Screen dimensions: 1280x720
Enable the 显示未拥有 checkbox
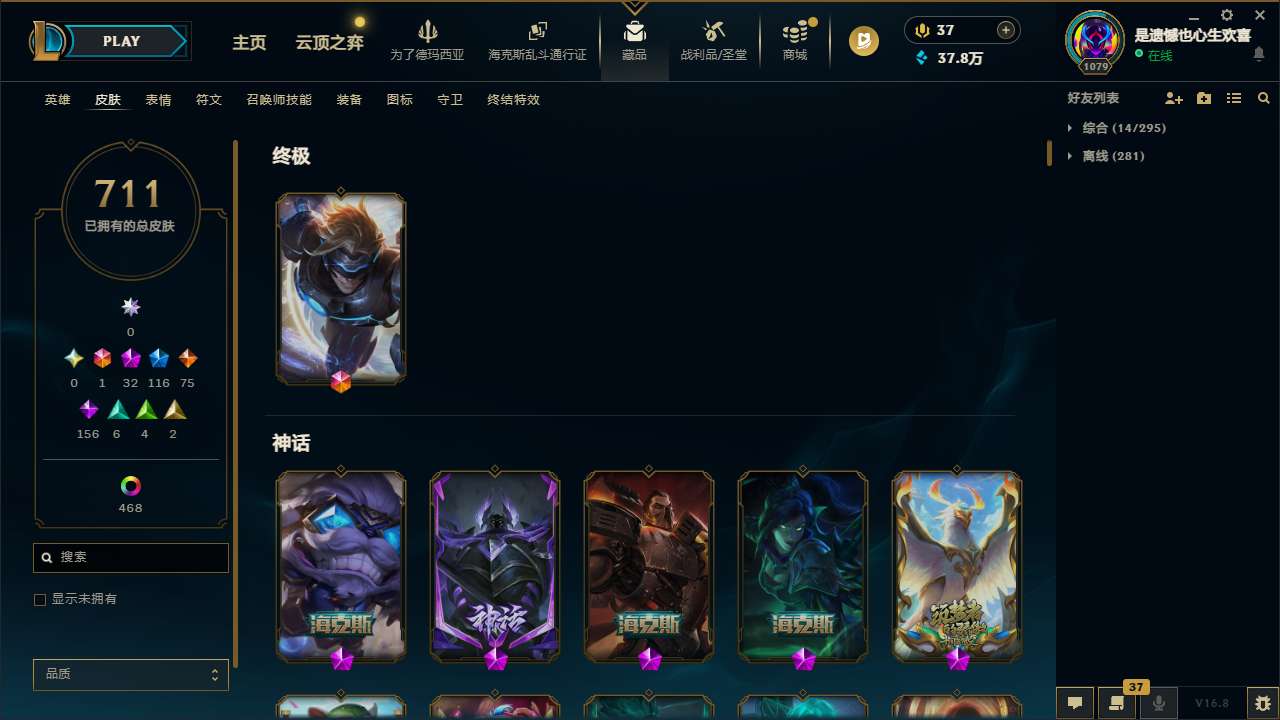point(40,599)
